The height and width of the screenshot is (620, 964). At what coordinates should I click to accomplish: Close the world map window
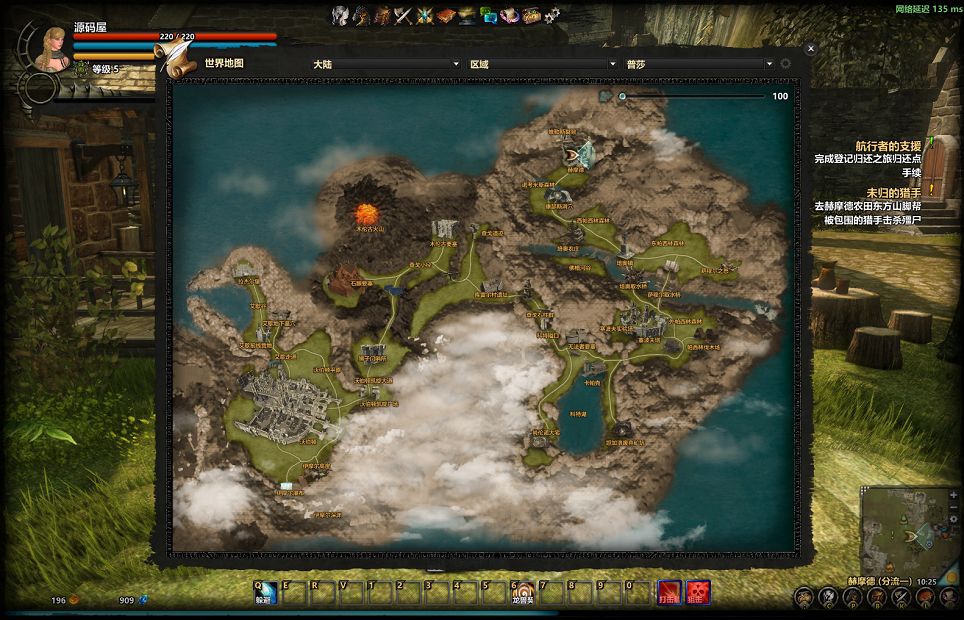click(x=811, y=48)
